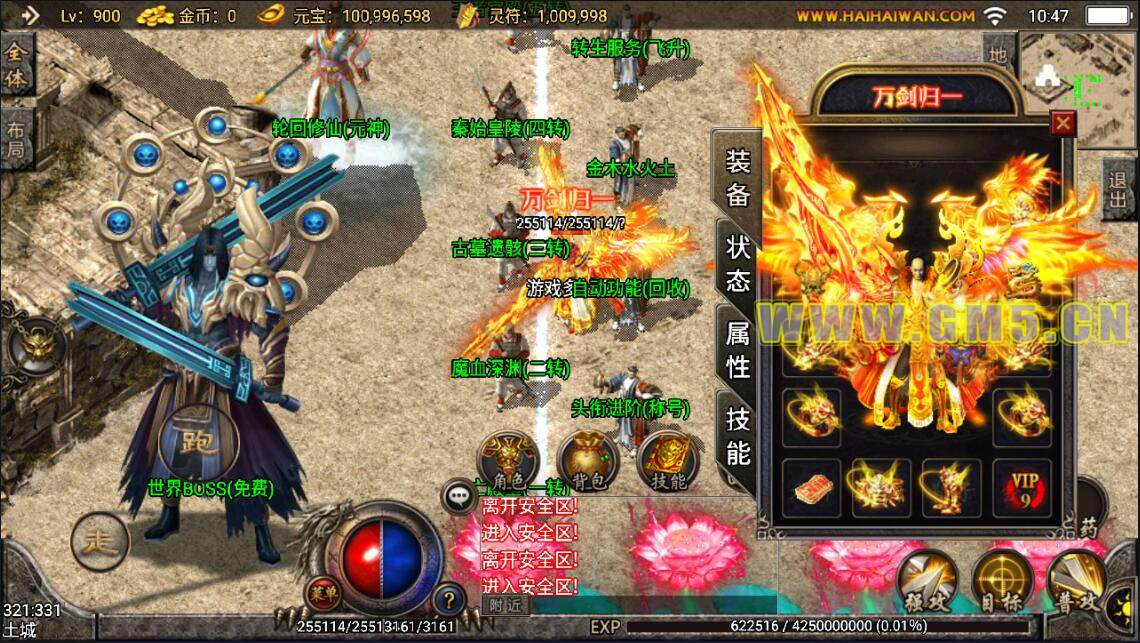Close the 万剑归一 character panel
Viewport: 1140px width, 643px height.
(1063, 123)
